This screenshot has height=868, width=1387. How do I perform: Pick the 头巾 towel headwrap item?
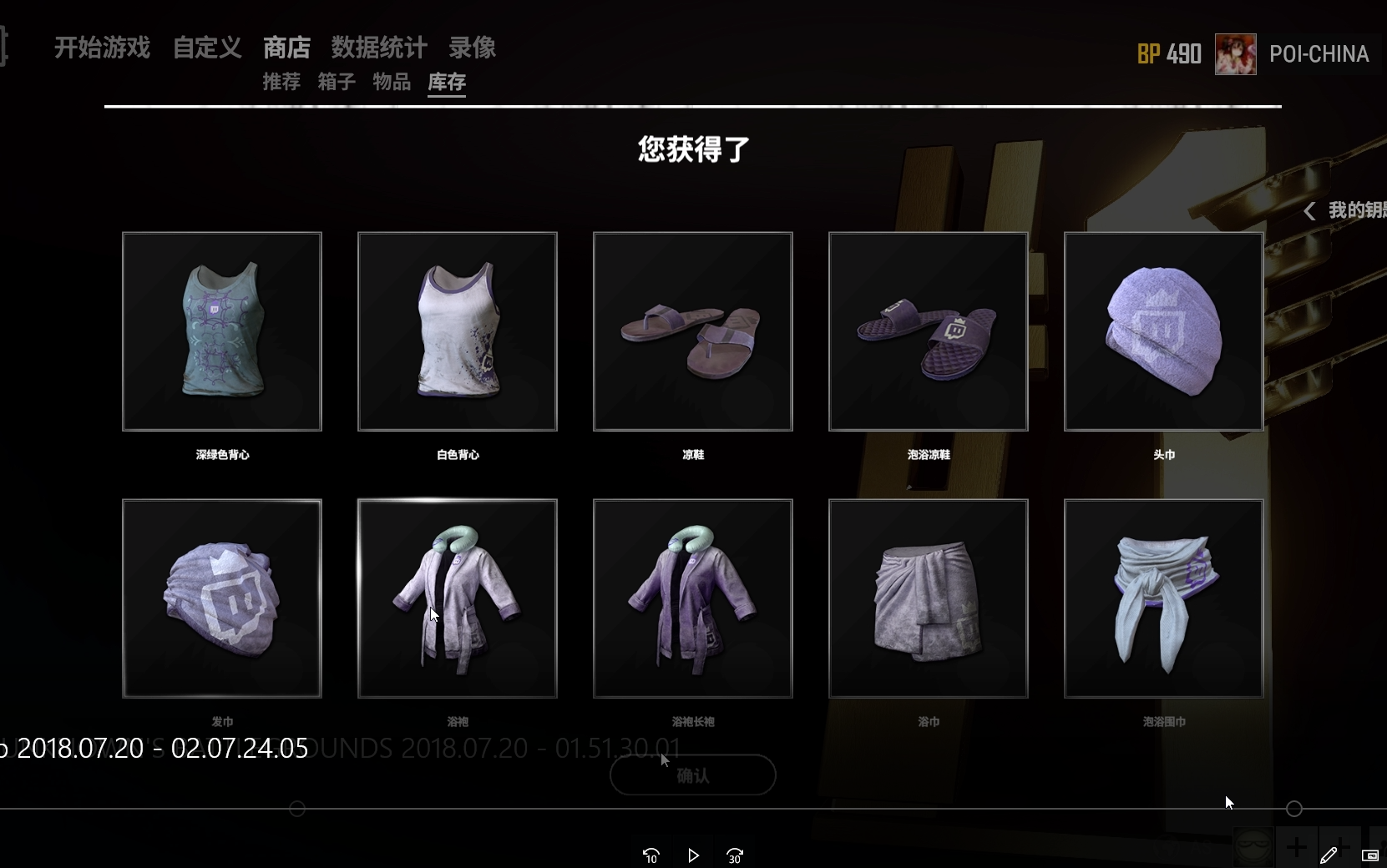(x=1164, y=331)
